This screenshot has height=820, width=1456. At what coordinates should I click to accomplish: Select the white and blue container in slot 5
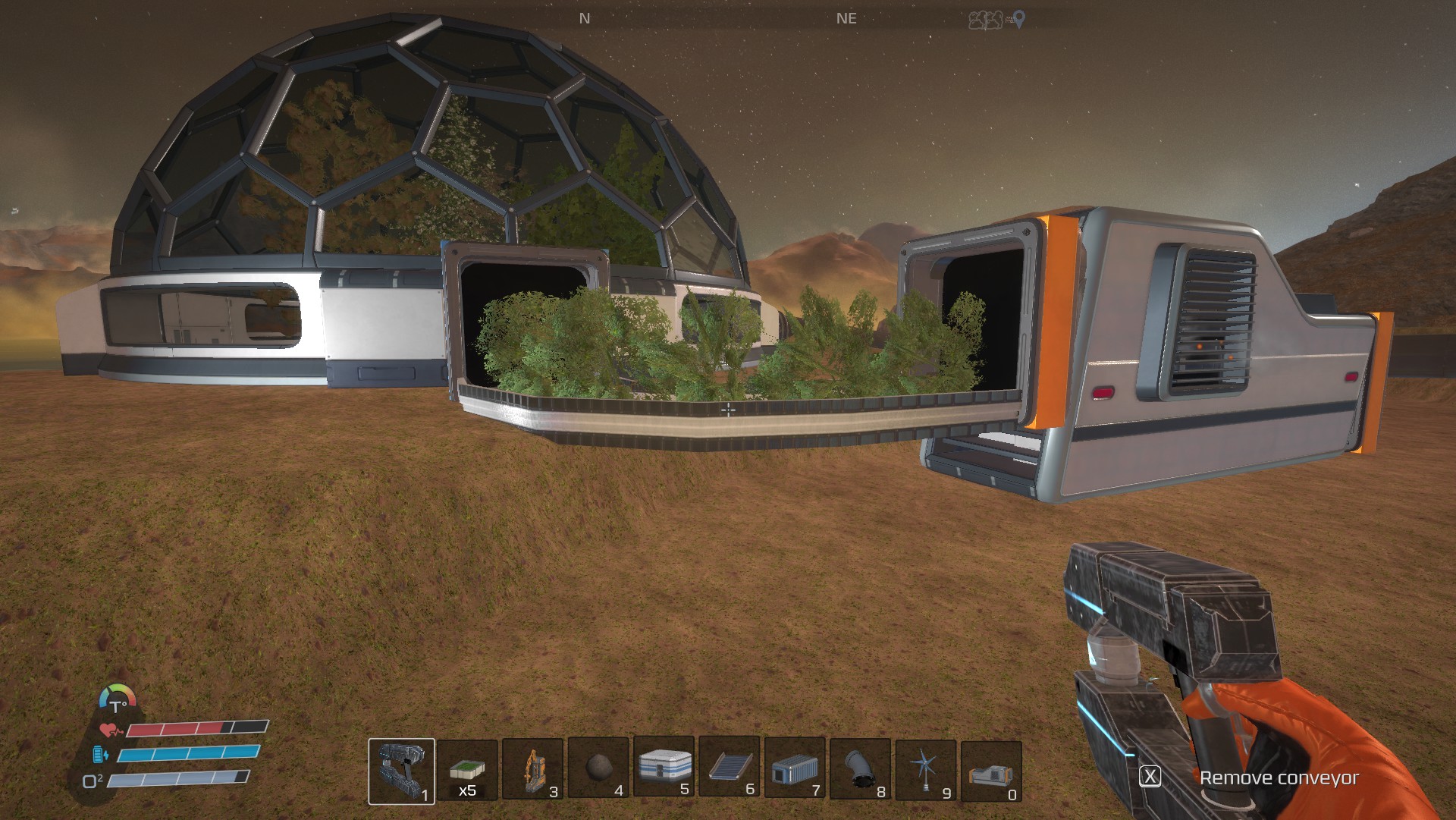(664, 766)
